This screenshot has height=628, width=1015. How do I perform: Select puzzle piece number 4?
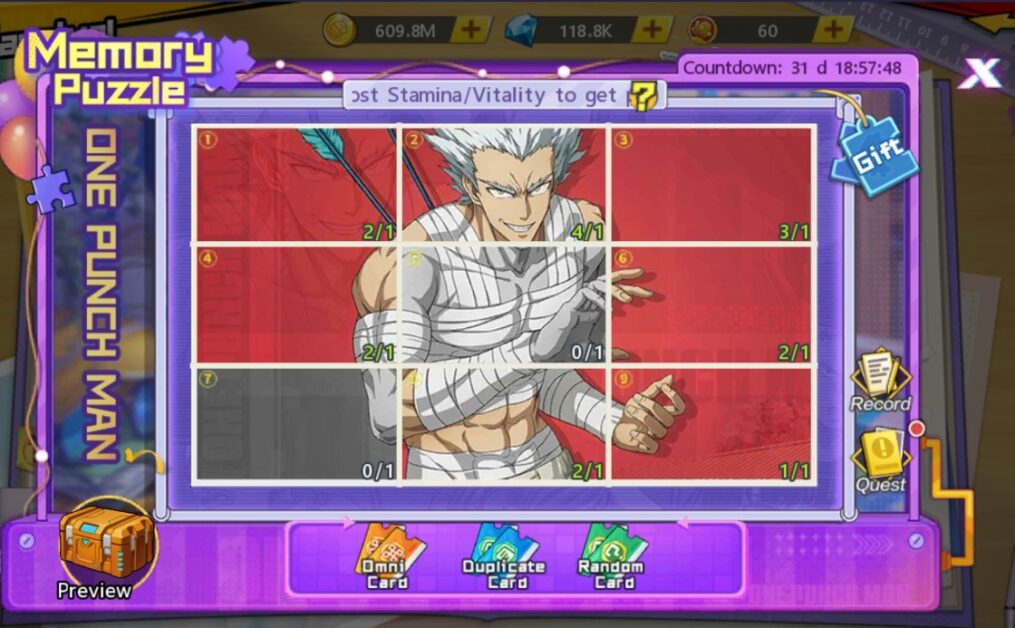(x=295, y=304)
